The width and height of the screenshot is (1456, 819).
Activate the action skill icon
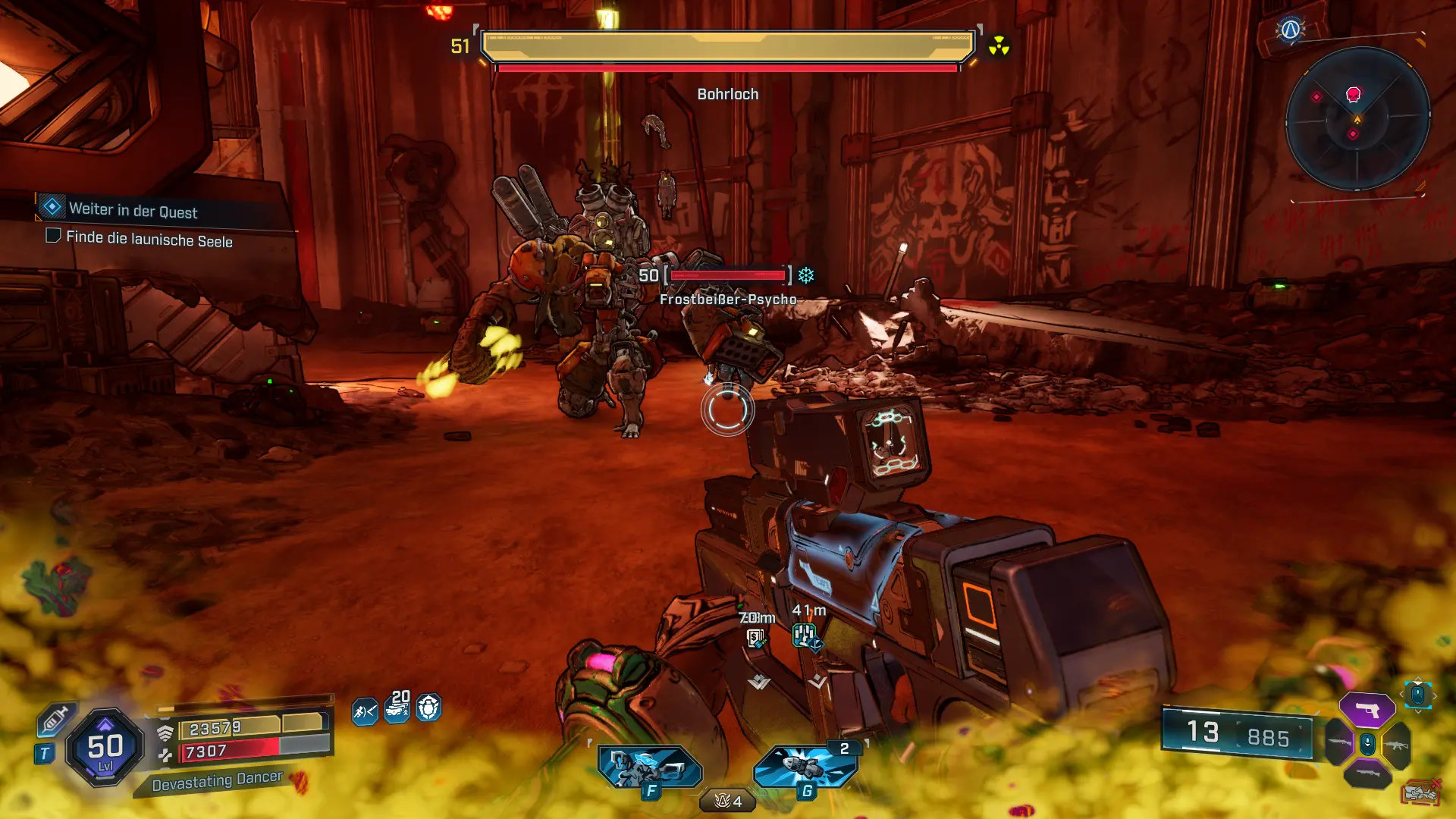click(x=650, y=767)
